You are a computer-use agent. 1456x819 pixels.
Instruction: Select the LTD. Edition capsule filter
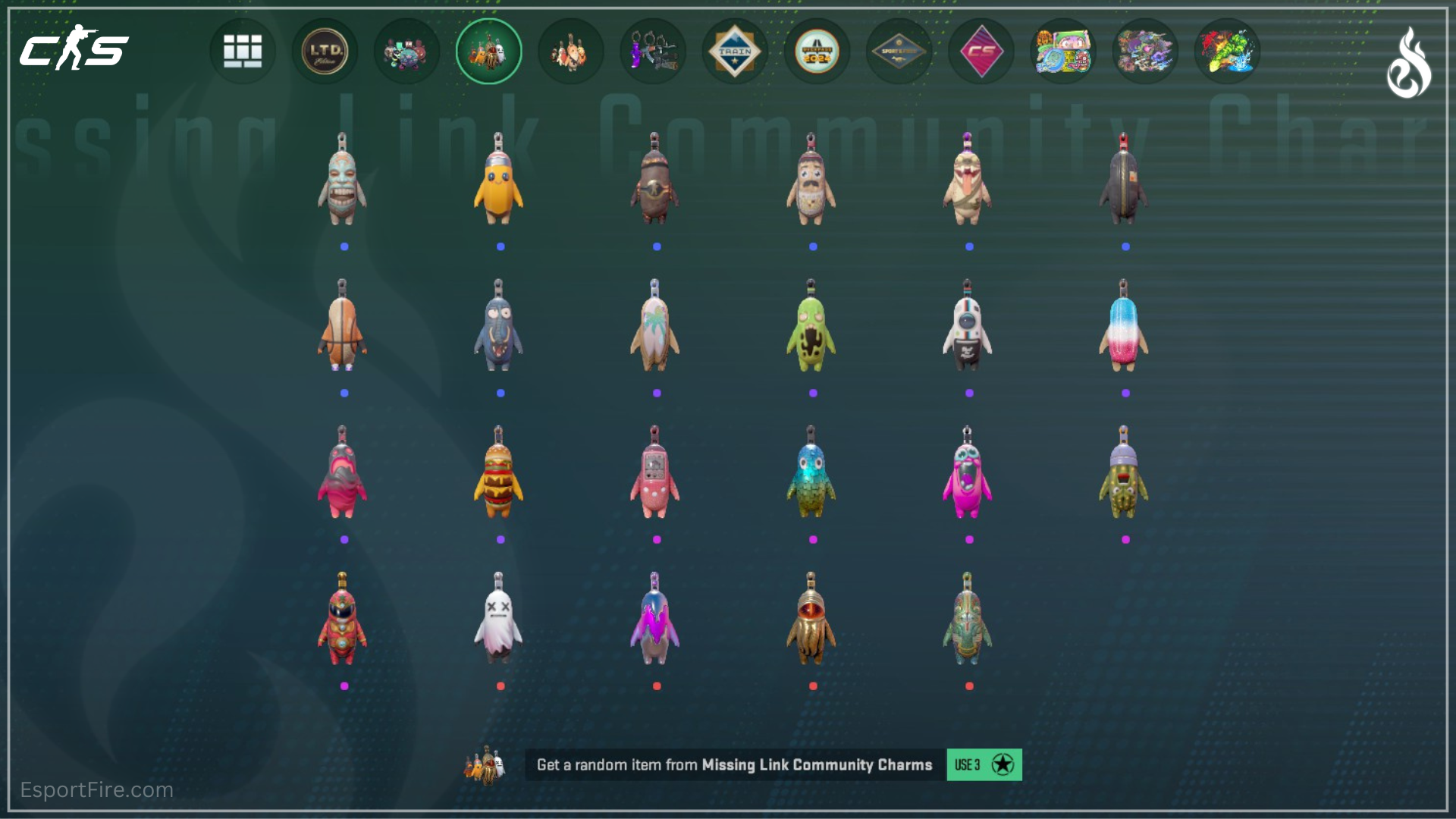tap(325, 50)
